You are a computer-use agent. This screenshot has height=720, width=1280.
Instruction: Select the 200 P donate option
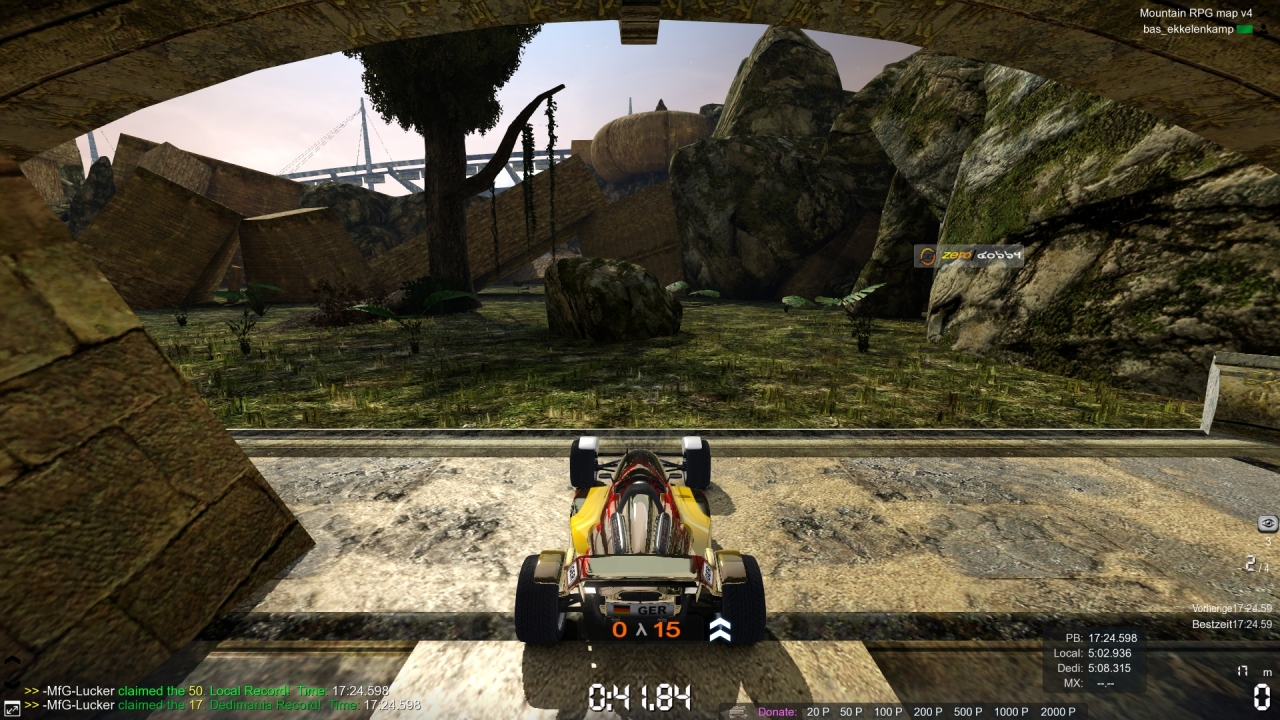coord(927,712)
